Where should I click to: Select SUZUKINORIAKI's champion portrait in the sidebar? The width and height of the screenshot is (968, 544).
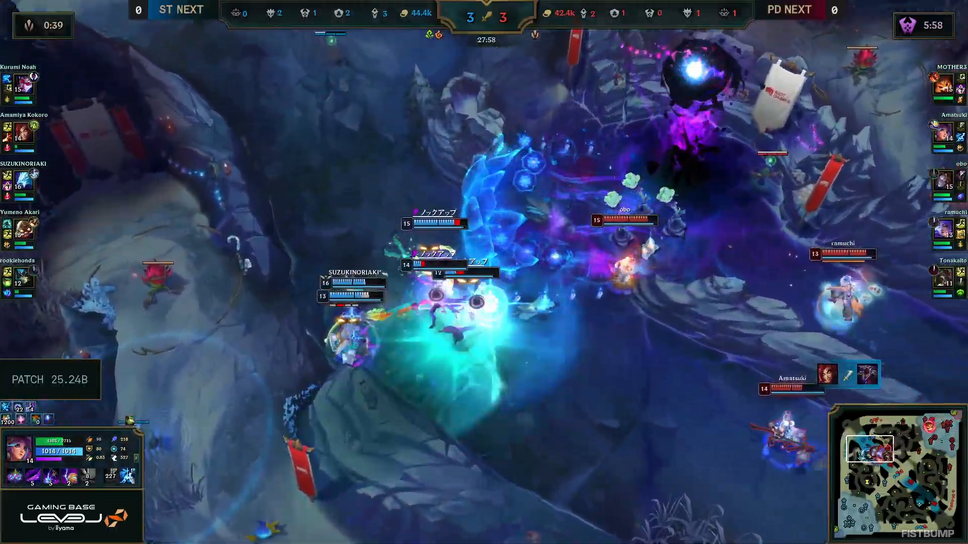23,180
